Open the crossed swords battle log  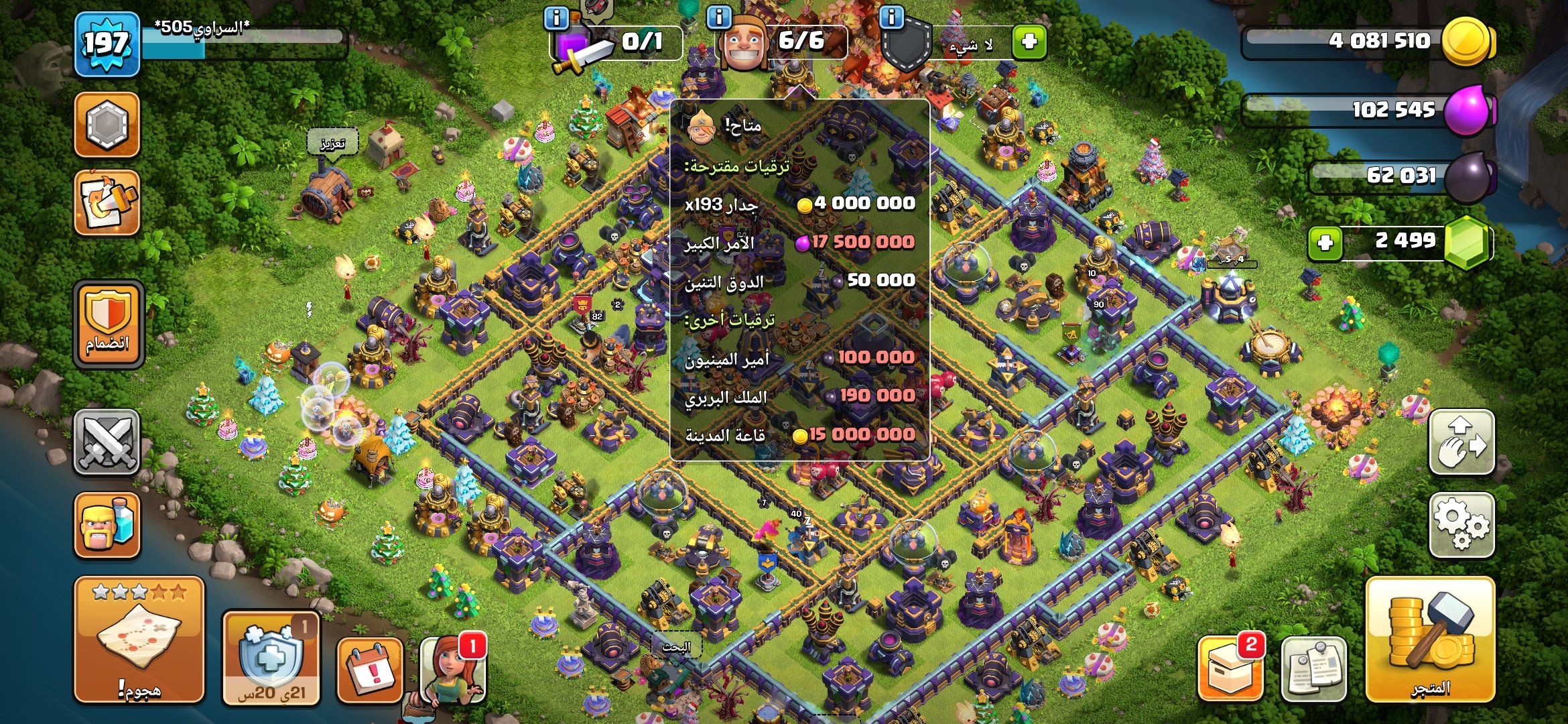tap(107, 442)
